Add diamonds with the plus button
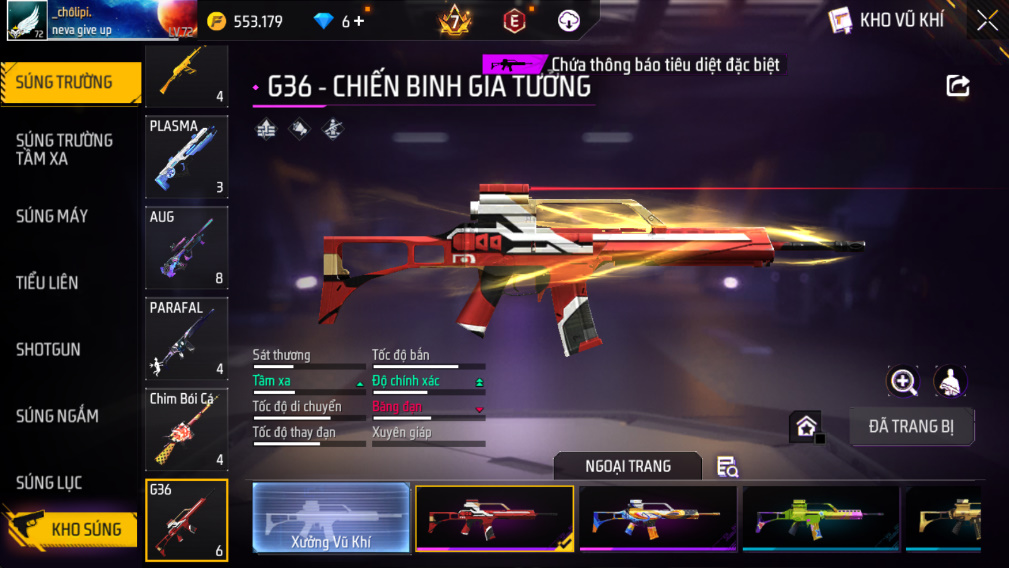The height and width of the screenshot is (568, 1009). [359, 21]
